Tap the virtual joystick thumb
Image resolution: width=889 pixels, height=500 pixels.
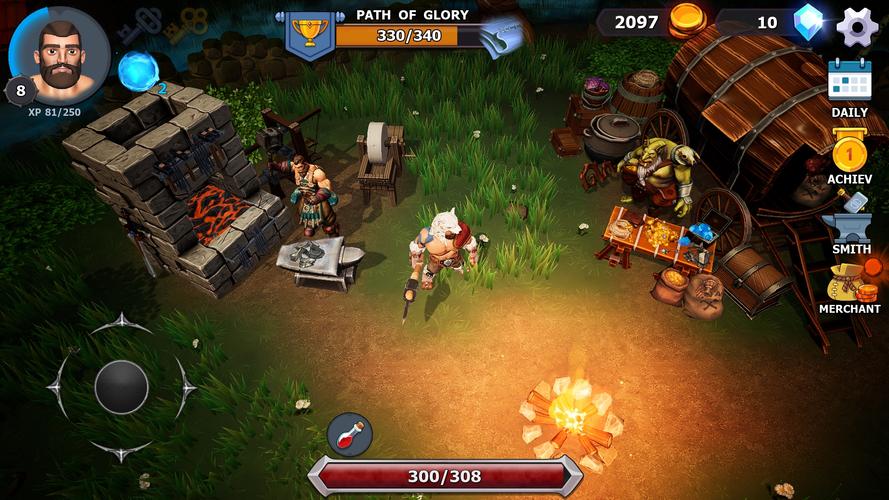[x=122, y=387]
